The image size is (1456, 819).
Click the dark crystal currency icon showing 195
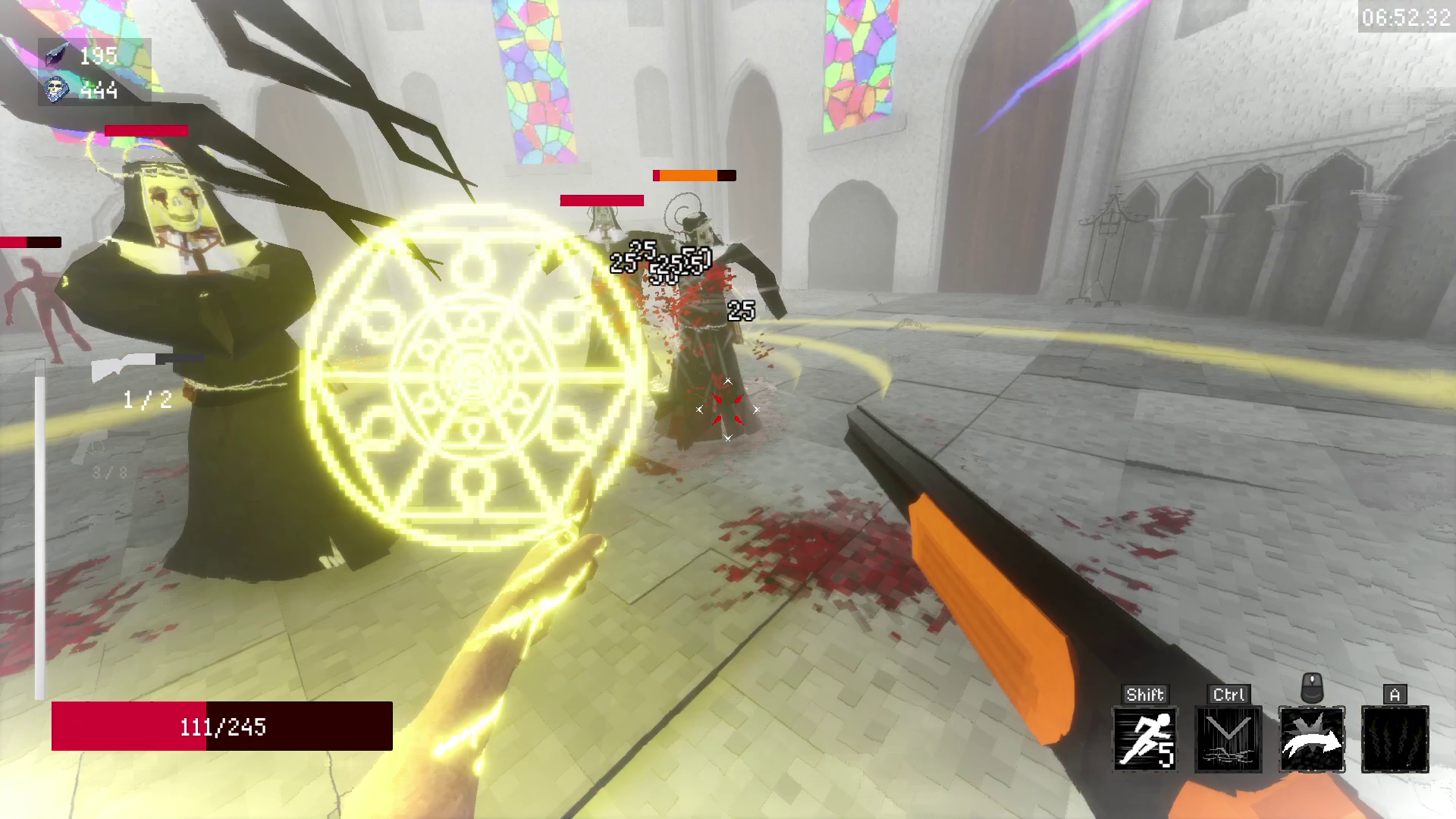(57, 55)
